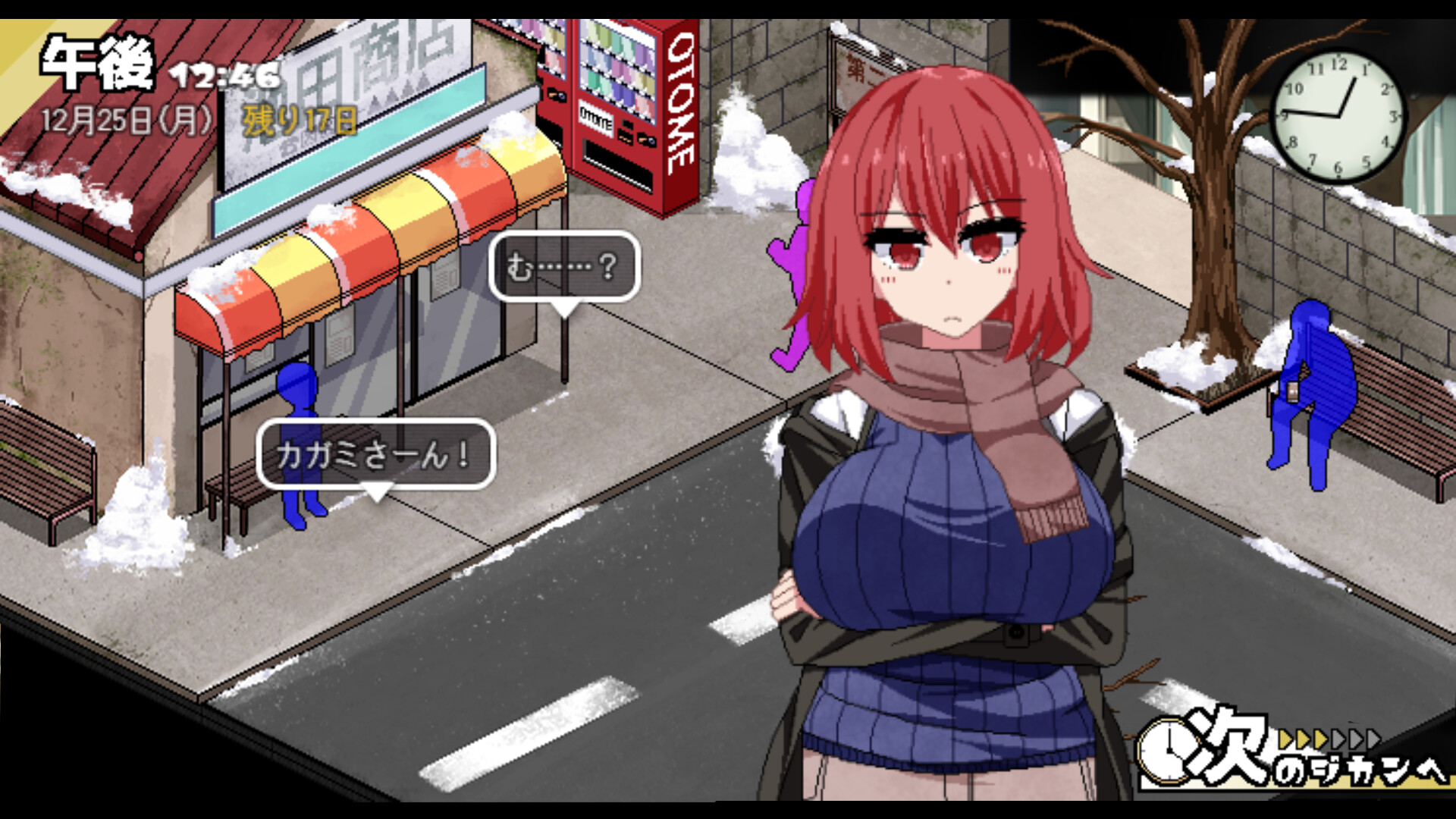
Task: Click the wall clock in the top-right corner
Action: (1340, 115)
